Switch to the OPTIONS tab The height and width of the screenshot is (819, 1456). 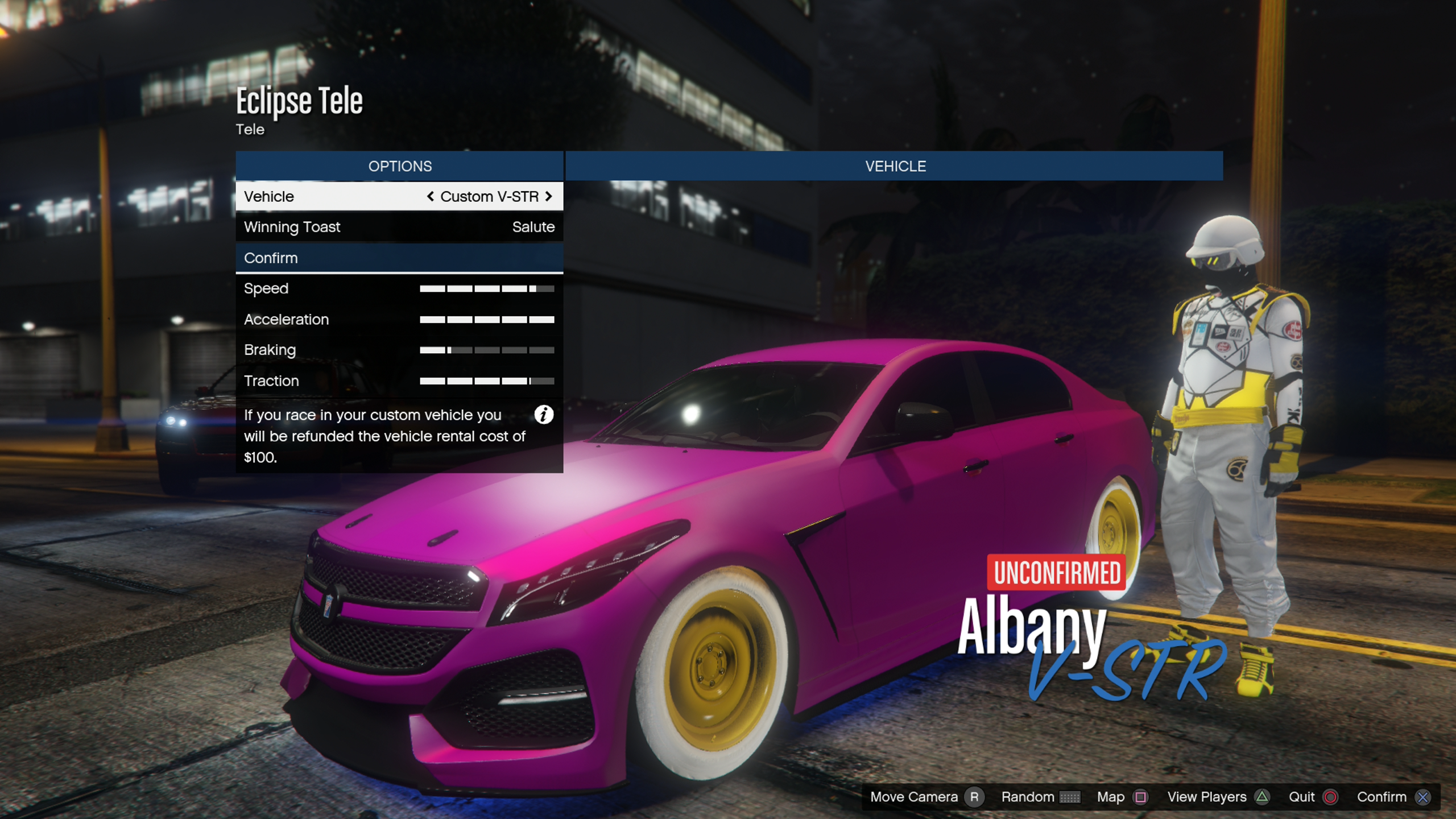400,166
